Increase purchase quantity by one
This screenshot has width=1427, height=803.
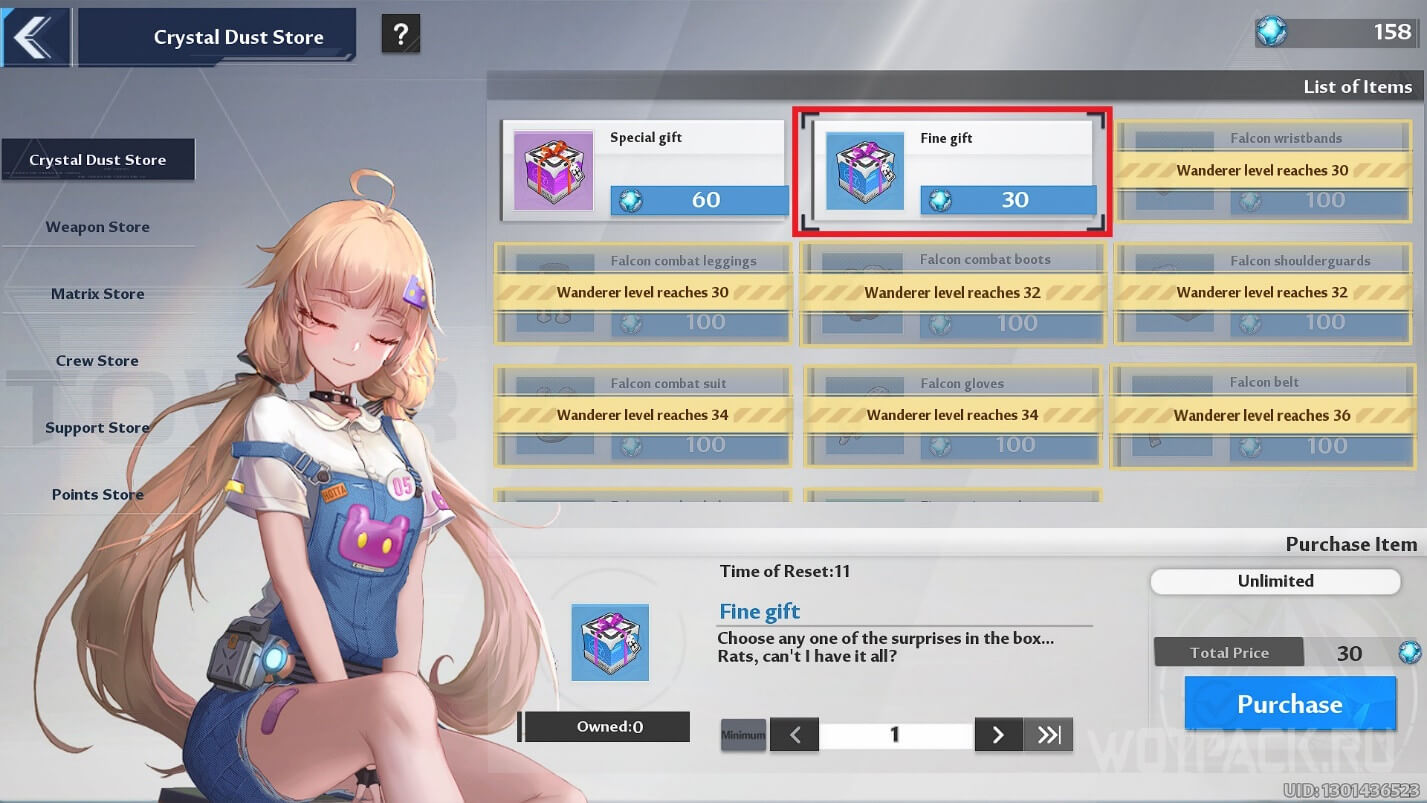click(x=998, y=735)
